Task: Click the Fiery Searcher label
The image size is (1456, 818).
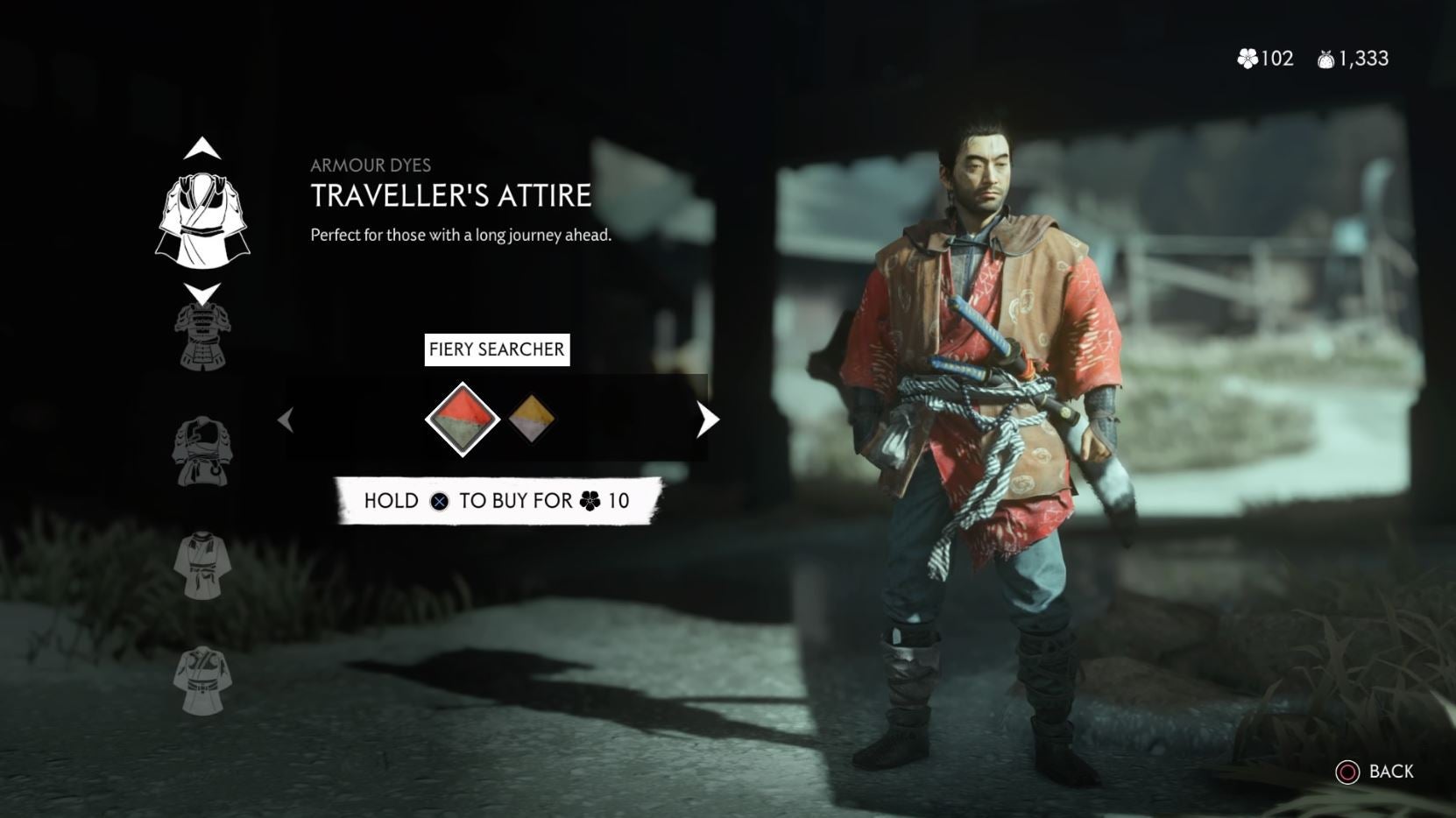Action: 496,349
